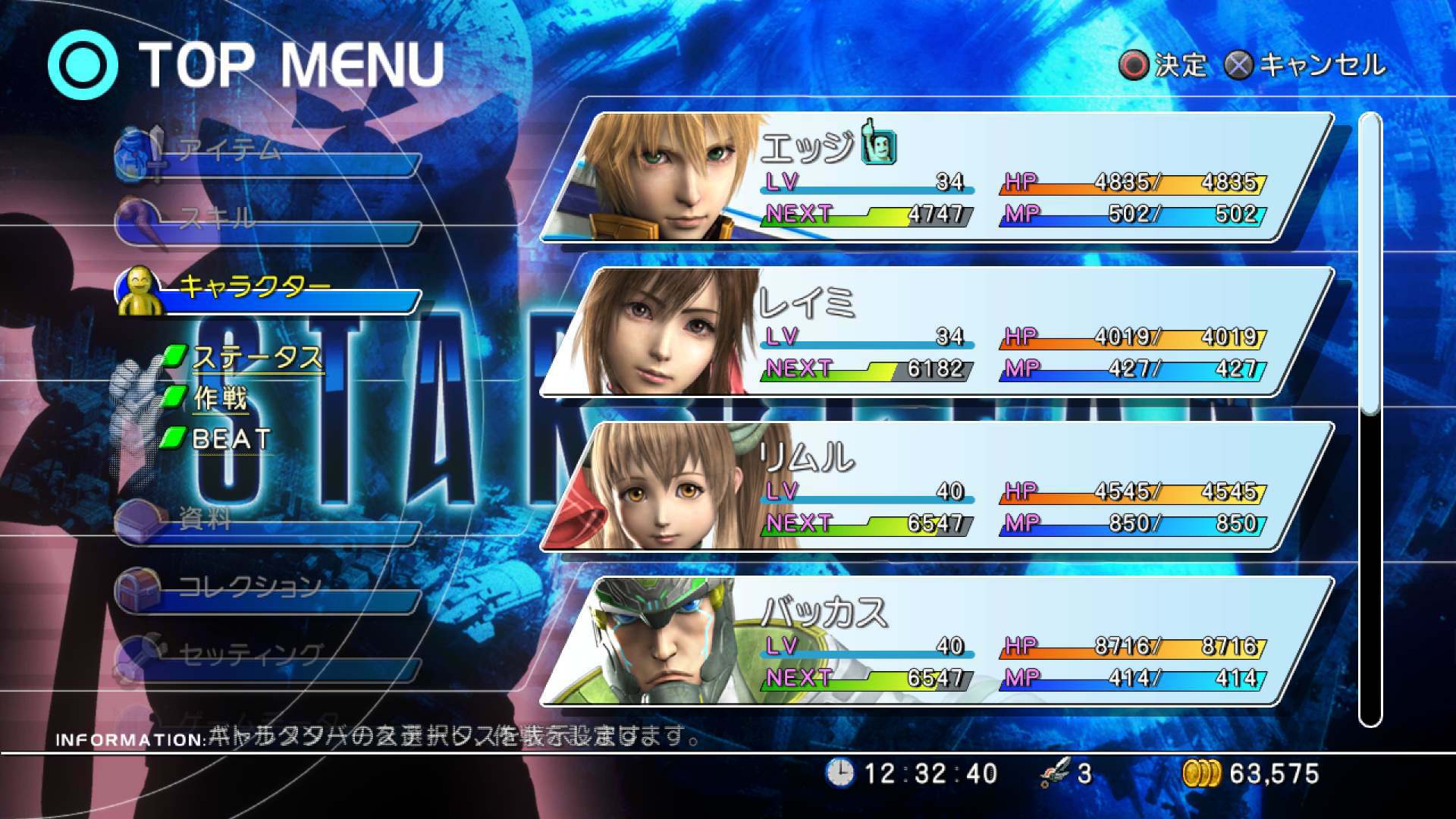
Task: Click the clock icon beside the play time
Action: point(839,773)
